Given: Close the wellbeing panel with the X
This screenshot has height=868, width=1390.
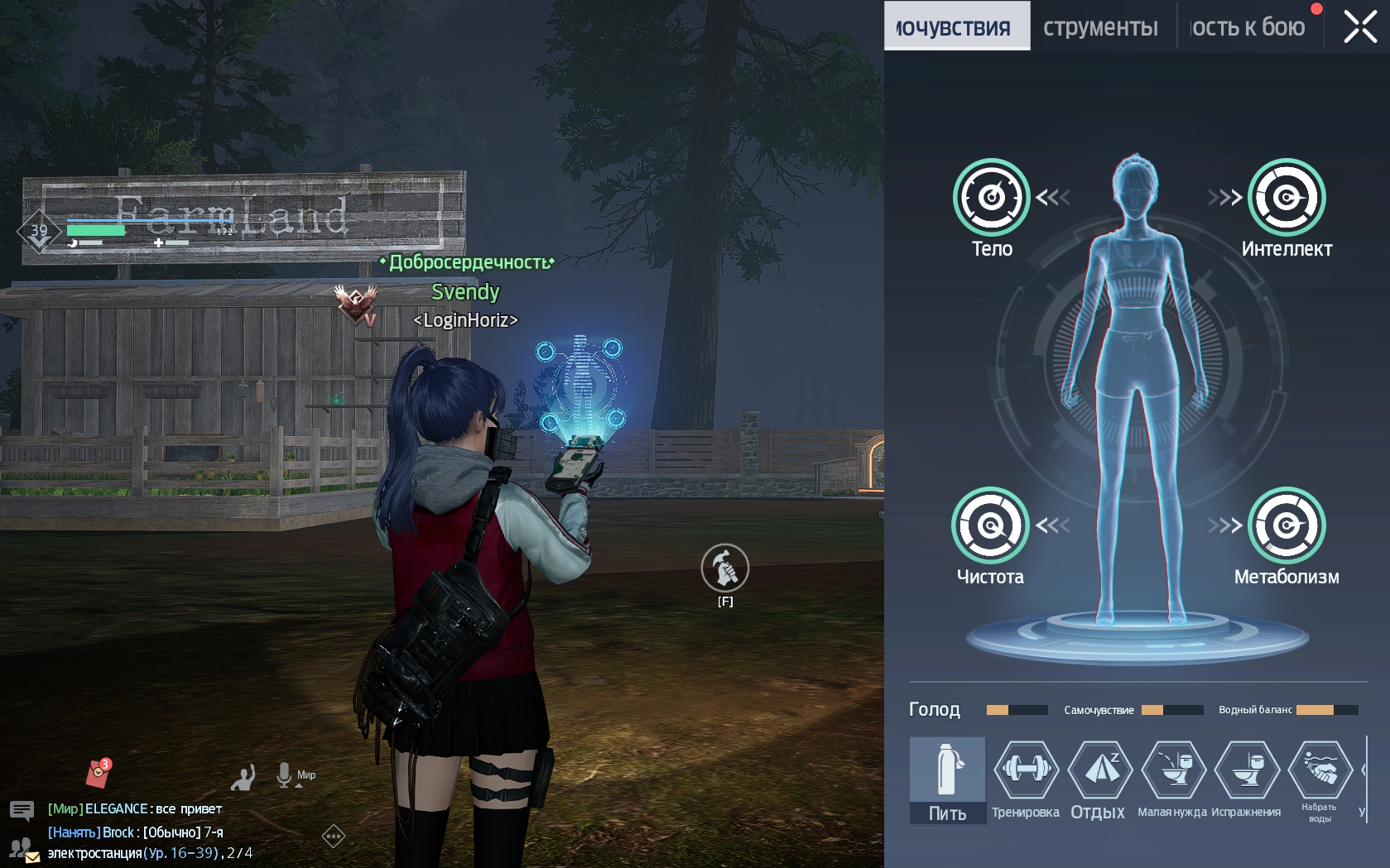Looking at the screenshot, I should (1360, 26).
